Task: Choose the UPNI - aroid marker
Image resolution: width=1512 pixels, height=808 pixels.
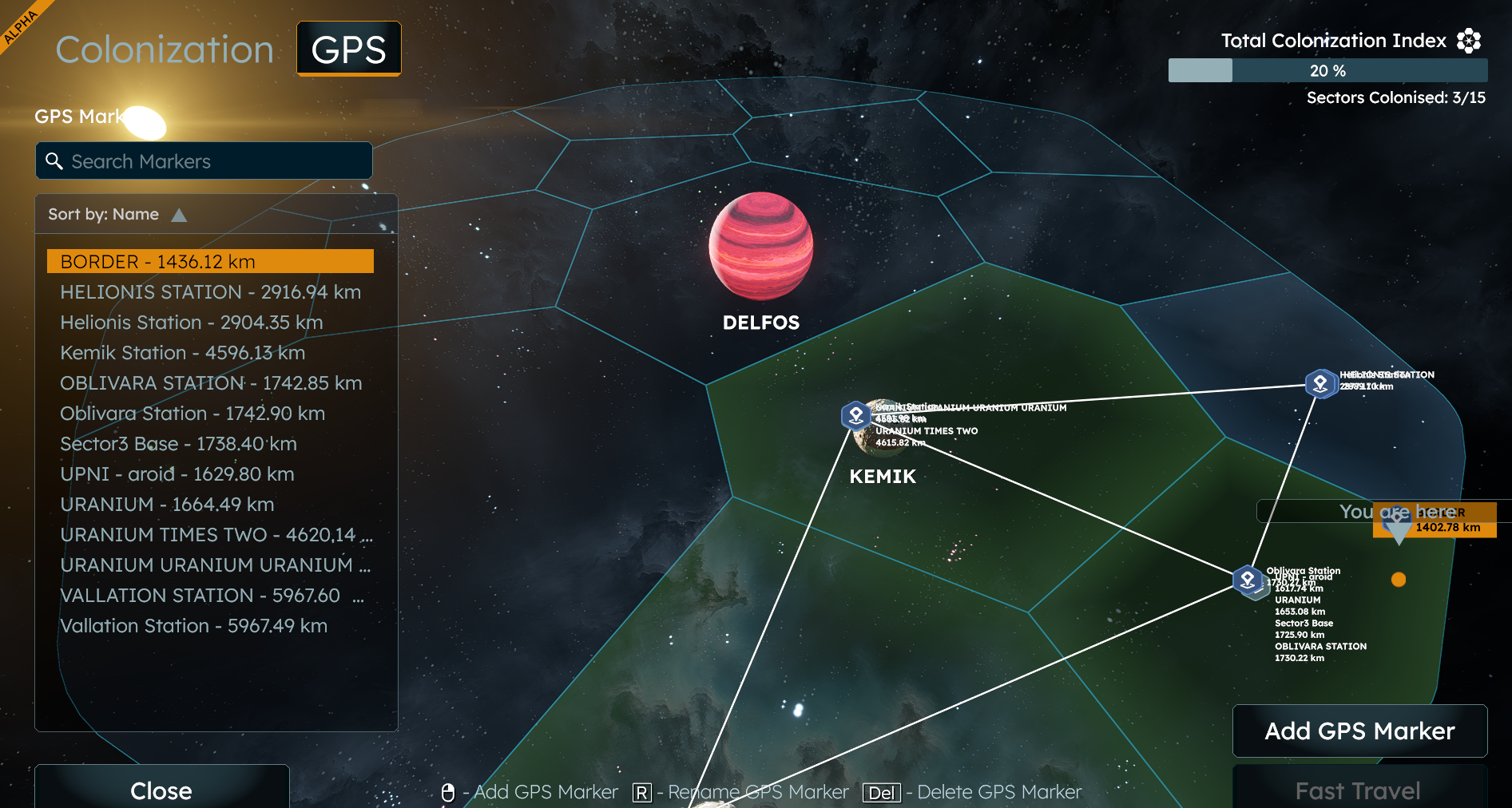Action: pyautogui.click(x=177, y=474)
